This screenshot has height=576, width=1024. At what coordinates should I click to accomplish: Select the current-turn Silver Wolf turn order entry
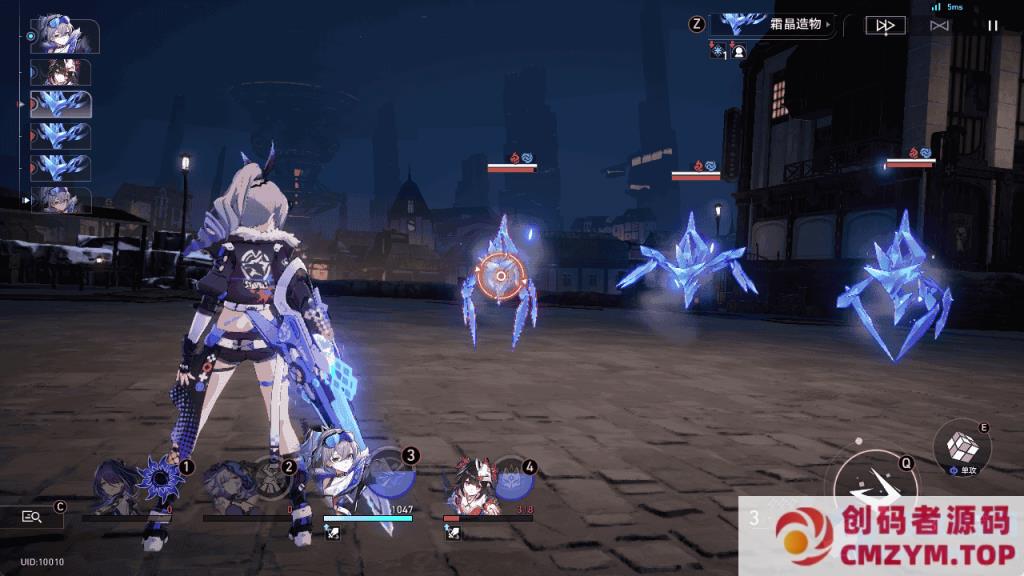point(64,36)
